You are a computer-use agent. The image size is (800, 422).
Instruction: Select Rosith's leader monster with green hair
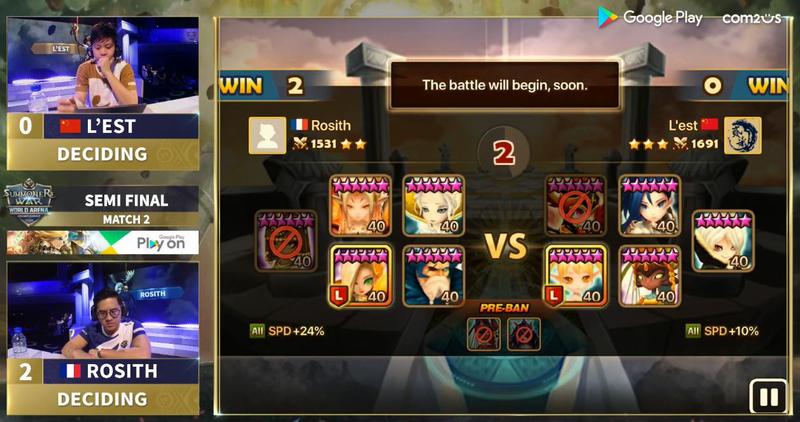(x=360, y=275)
